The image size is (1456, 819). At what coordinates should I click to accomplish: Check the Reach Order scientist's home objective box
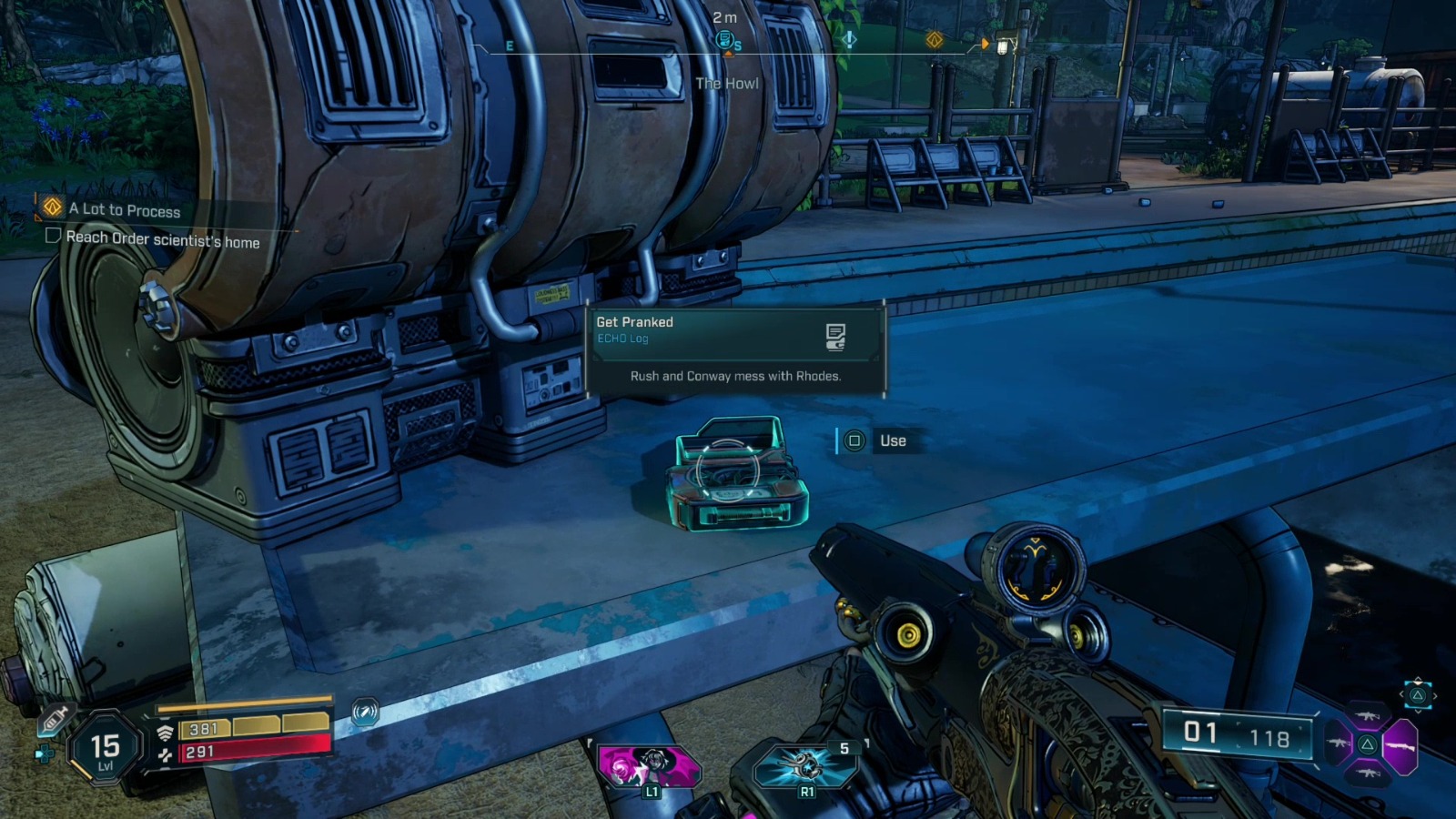[x=54, y=238]
